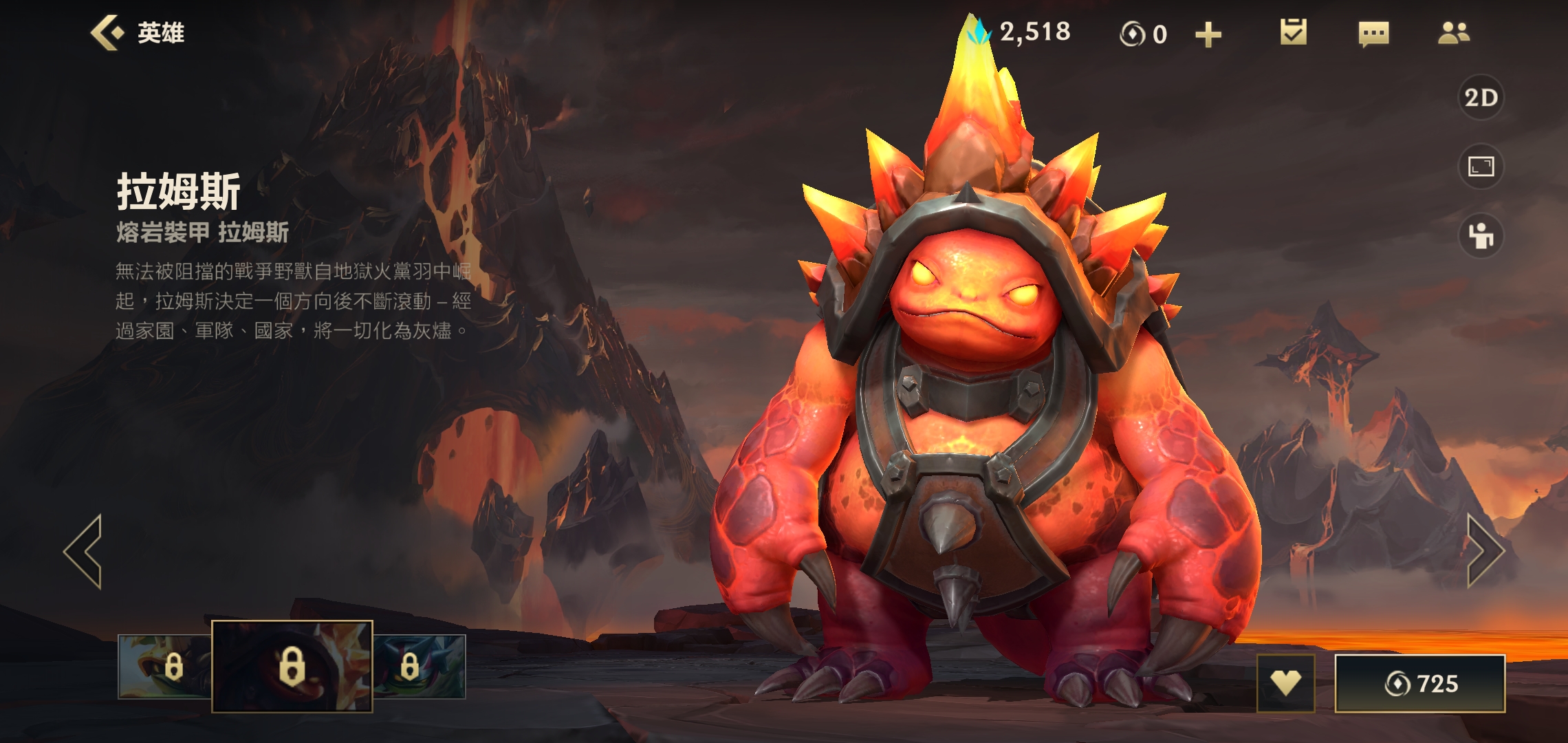Add more Wild Cores with the plus button
This screenshot has width=1568, height=743.
coord(1208,34)
